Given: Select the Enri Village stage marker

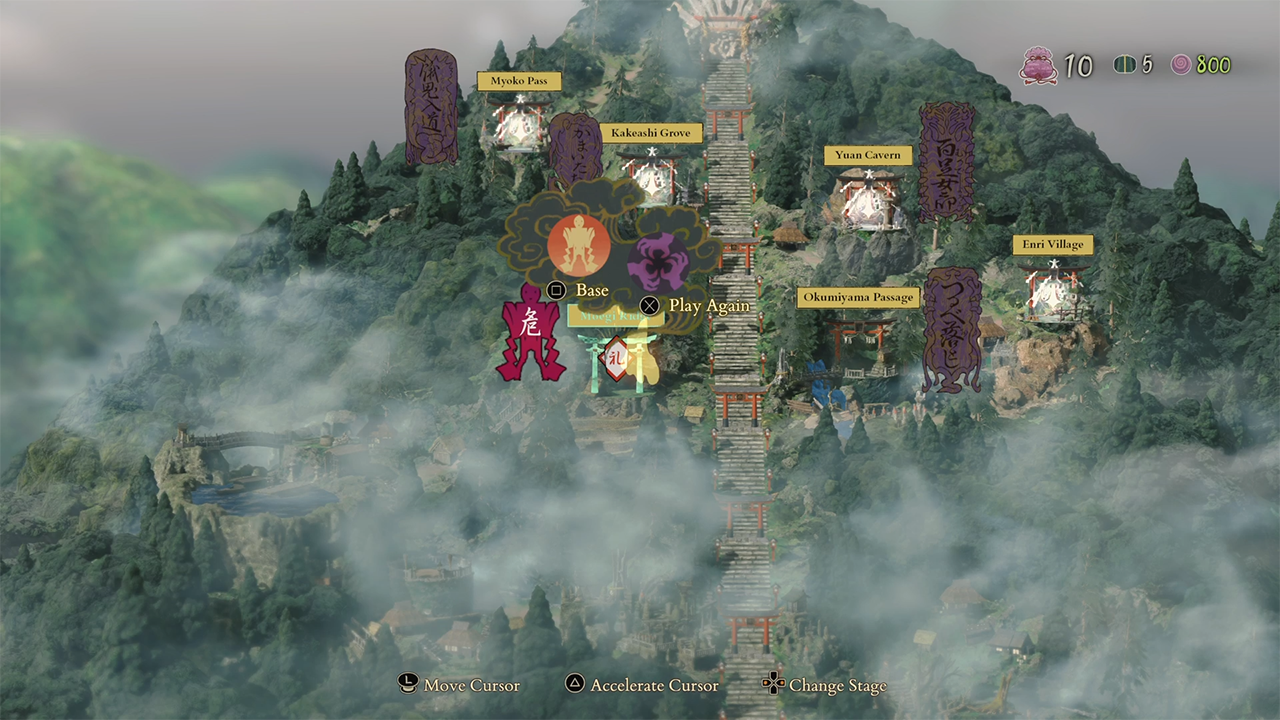Looking at the screenshot, I should pyautogui.click(x=1054, y=290).
